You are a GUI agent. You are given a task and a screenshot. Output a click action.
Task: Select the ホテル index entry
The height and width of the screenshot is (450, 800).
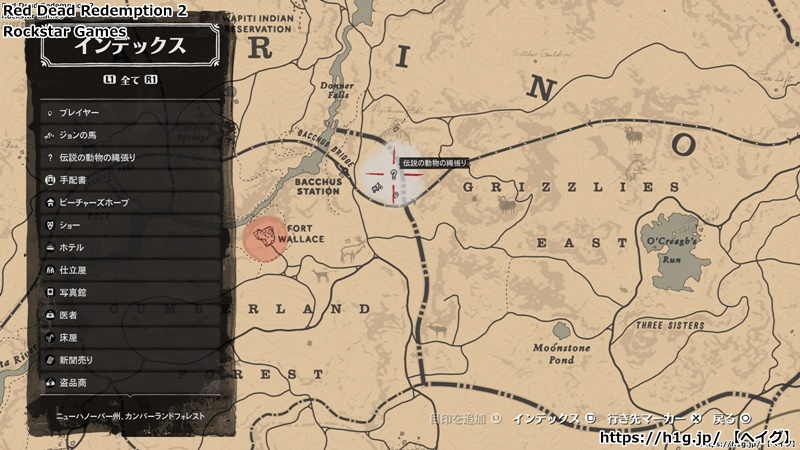click(130, 247)
